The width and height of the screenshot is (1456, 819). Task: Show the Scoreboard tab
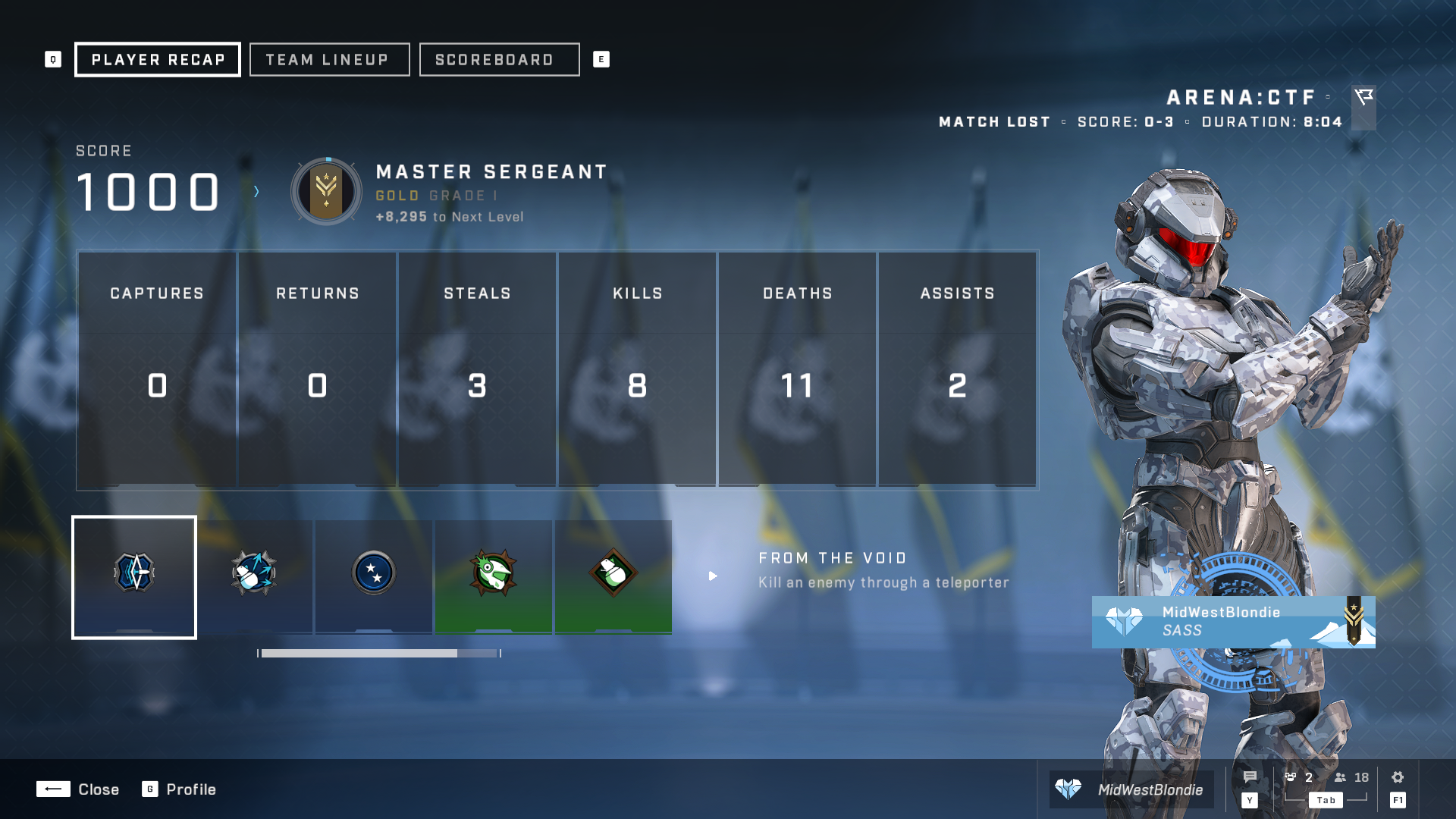[x=499, y=60]
